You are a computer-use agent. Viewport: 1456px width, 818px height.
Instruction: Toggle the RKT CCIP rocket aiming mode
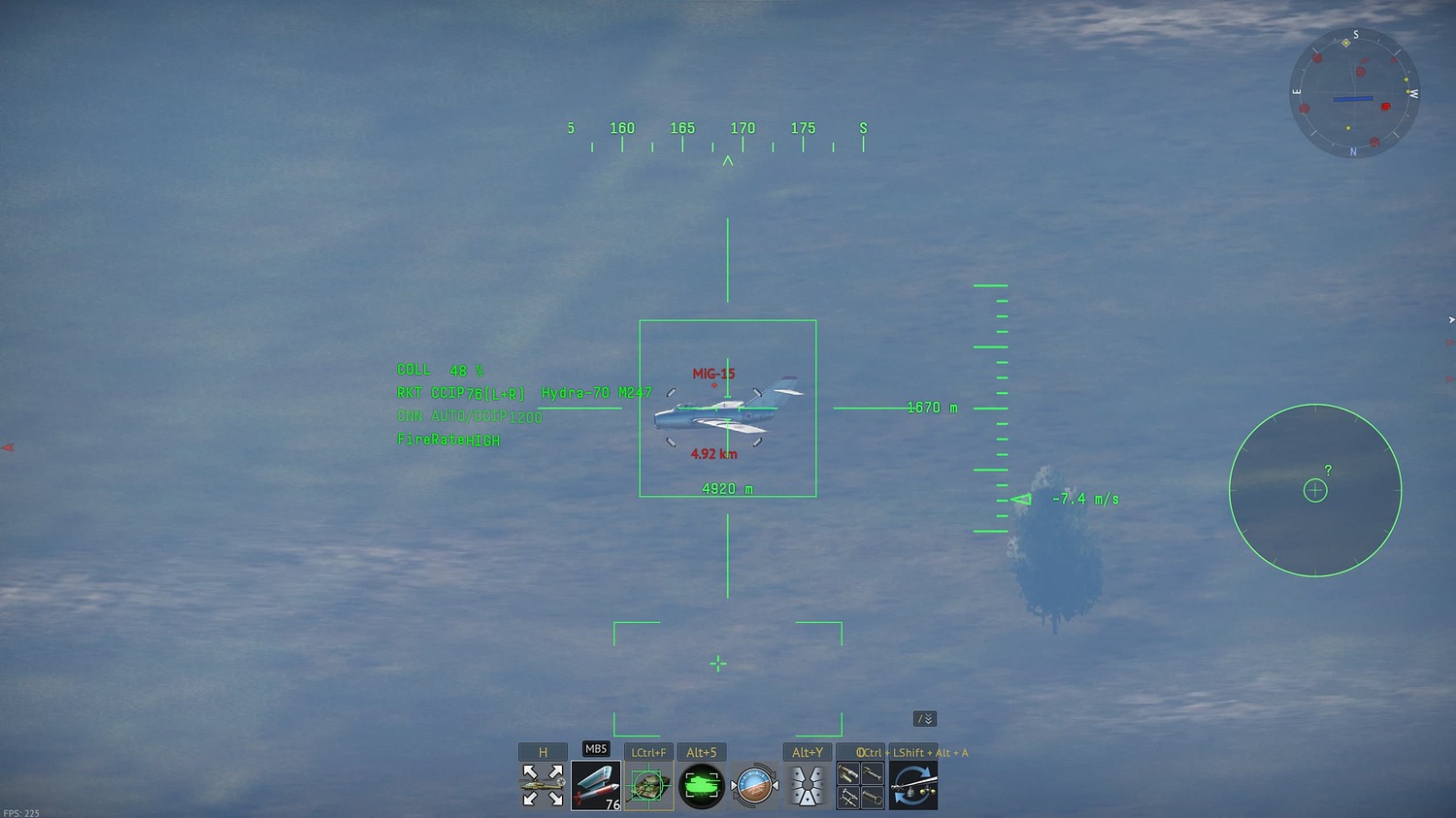pos(460,392)
